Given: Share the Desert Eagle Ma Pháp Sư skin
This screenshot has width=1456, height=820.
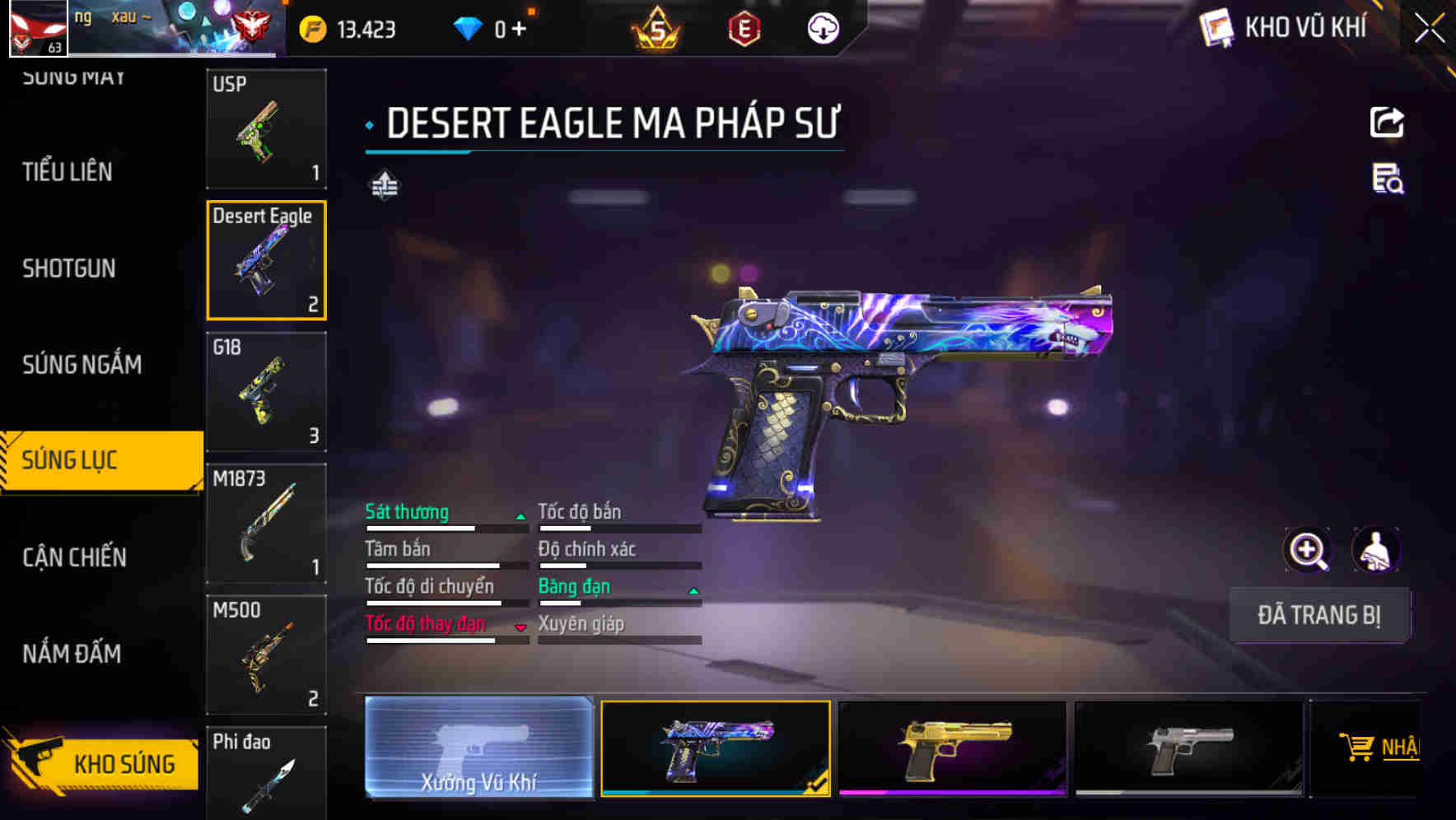Looking at the screenshot, I should coord(1387,122).
